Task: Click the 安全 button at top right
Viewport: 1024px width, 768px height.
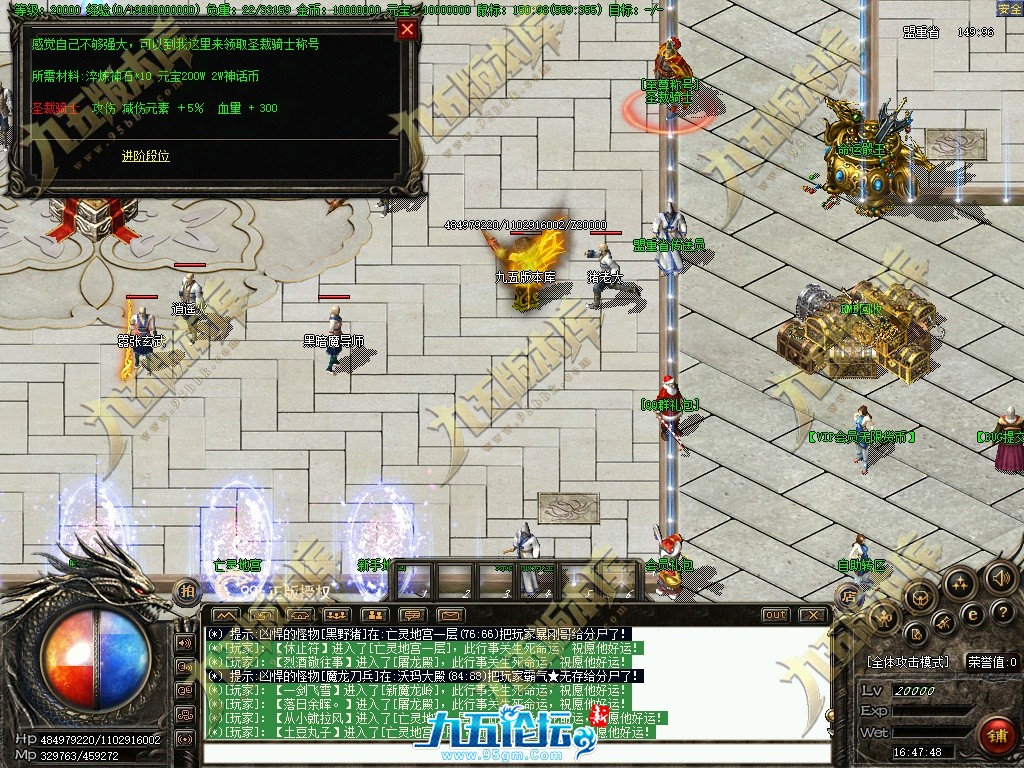Action: point(1009,9)
